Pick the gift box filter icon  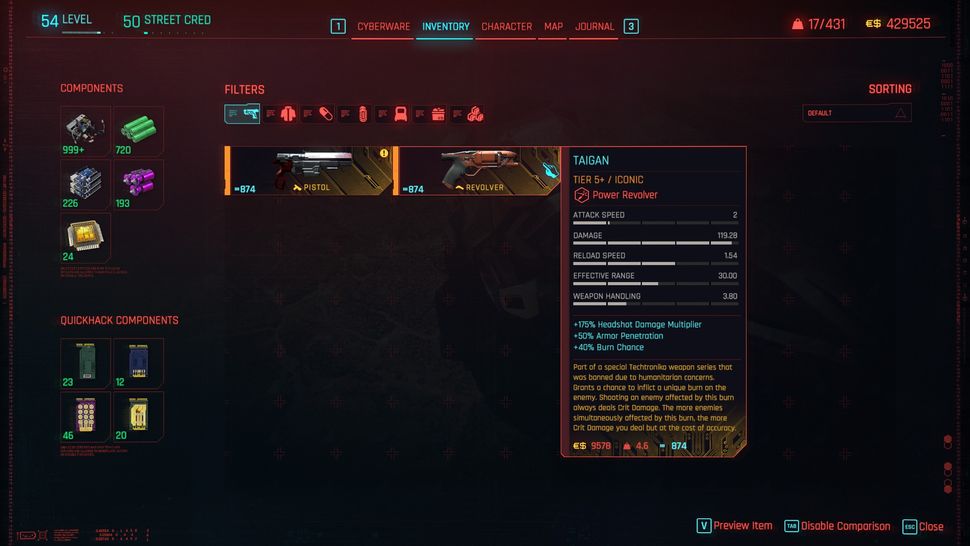tap(438, 114)
